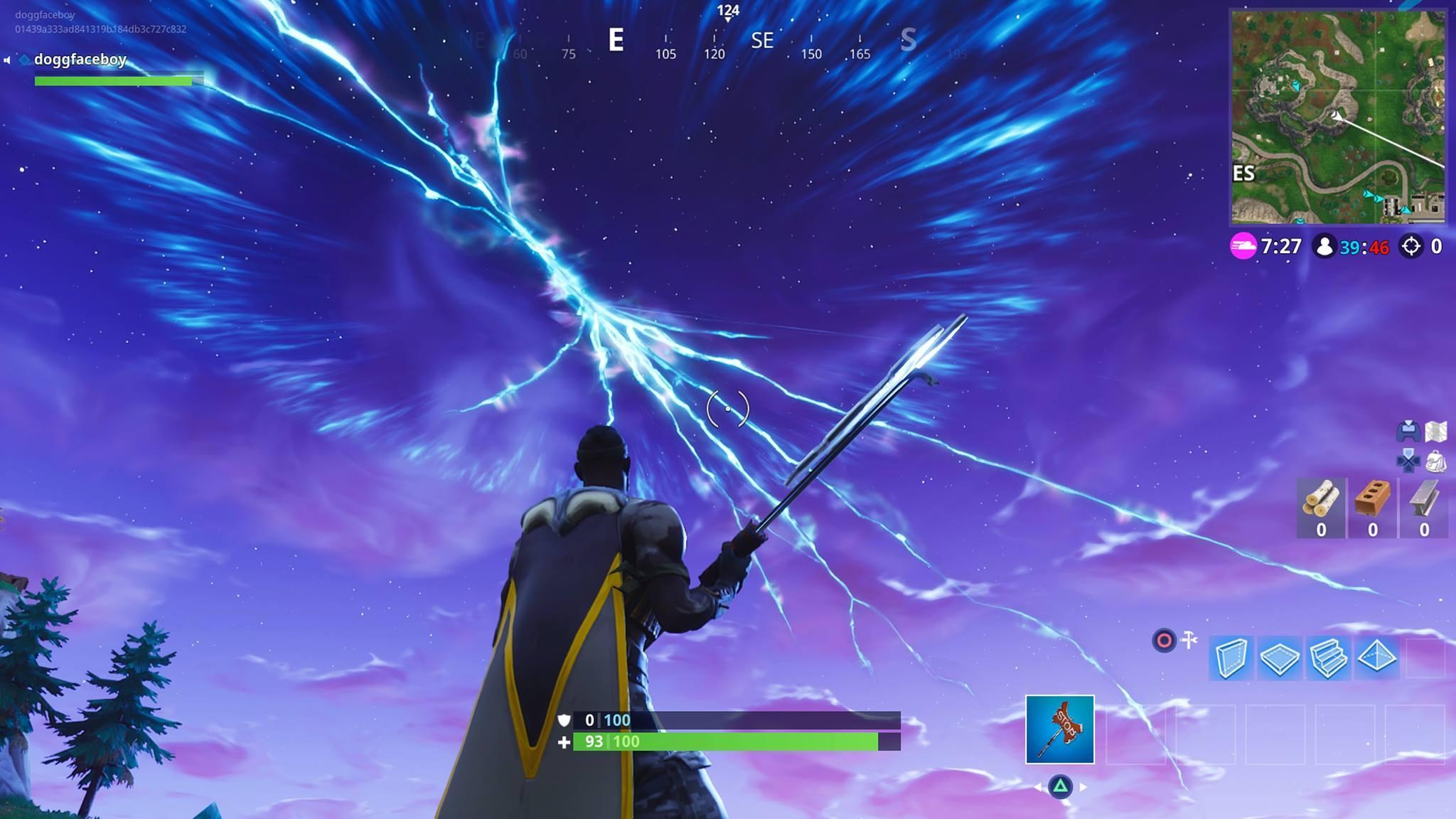Screen dimensions: 1456x819
Task: Click the SE compass heading marker
Action: pos(763,41)
